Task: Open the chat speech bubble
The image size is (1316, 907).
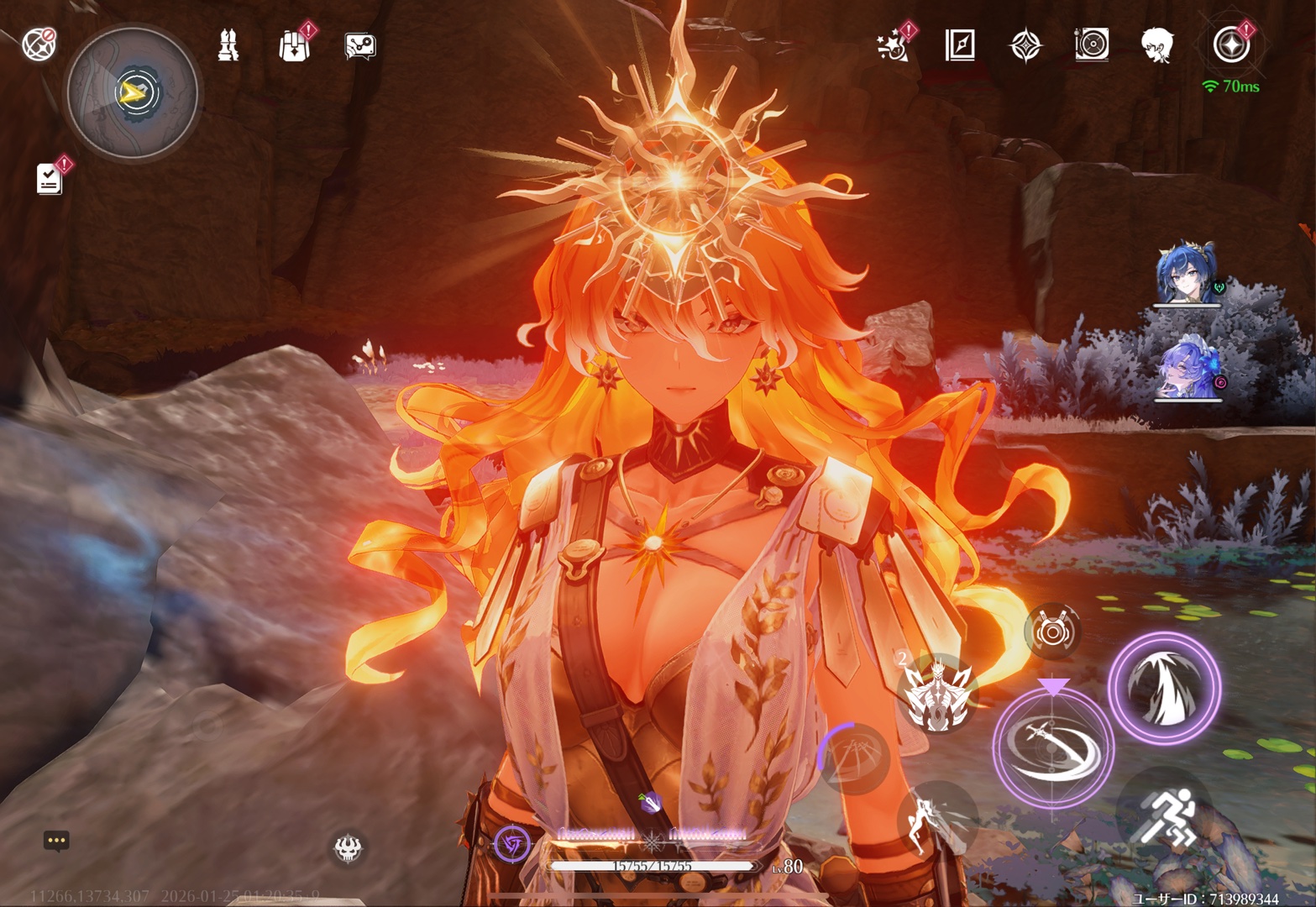Action: [x=56, y=841]
